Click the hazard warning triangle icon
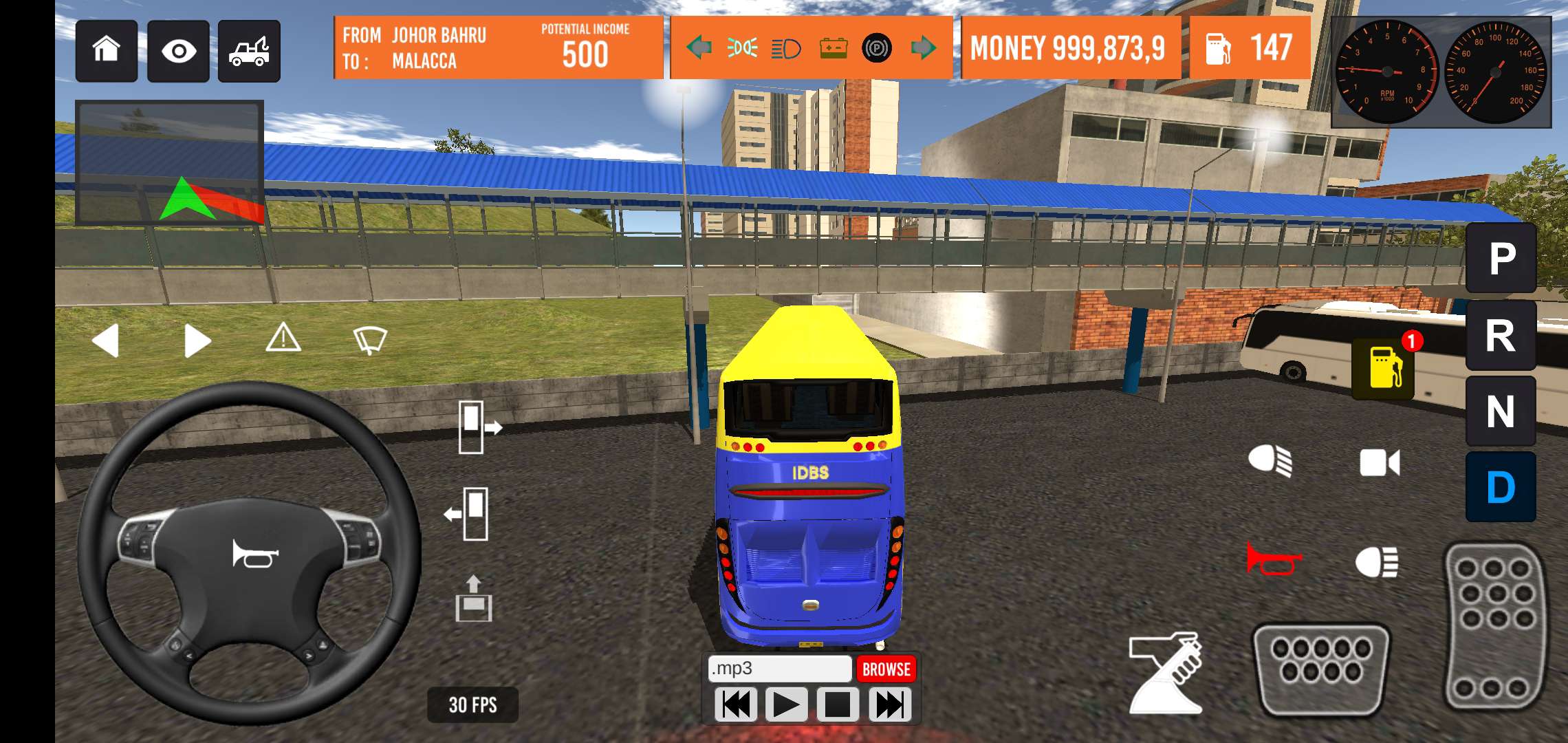 pos(285,339)
